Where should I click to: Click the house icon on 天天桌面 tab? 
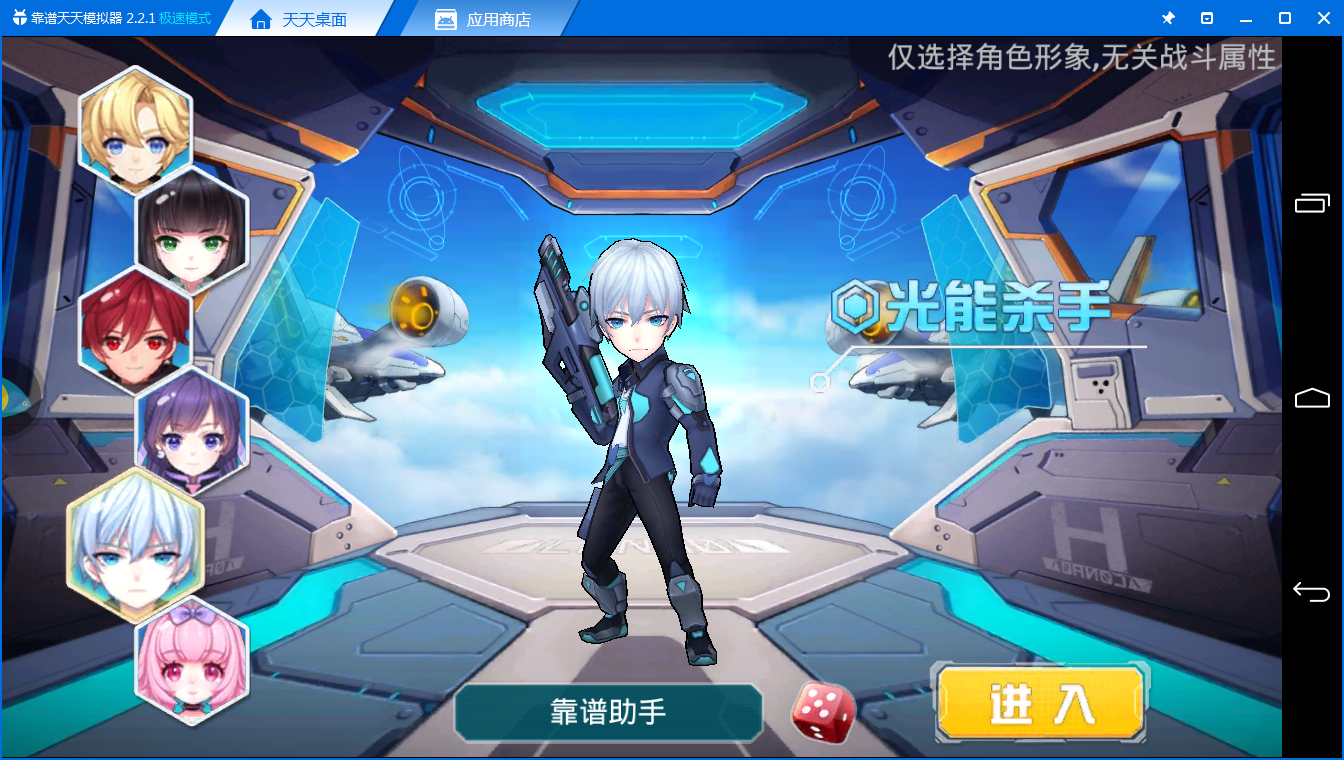262,17
